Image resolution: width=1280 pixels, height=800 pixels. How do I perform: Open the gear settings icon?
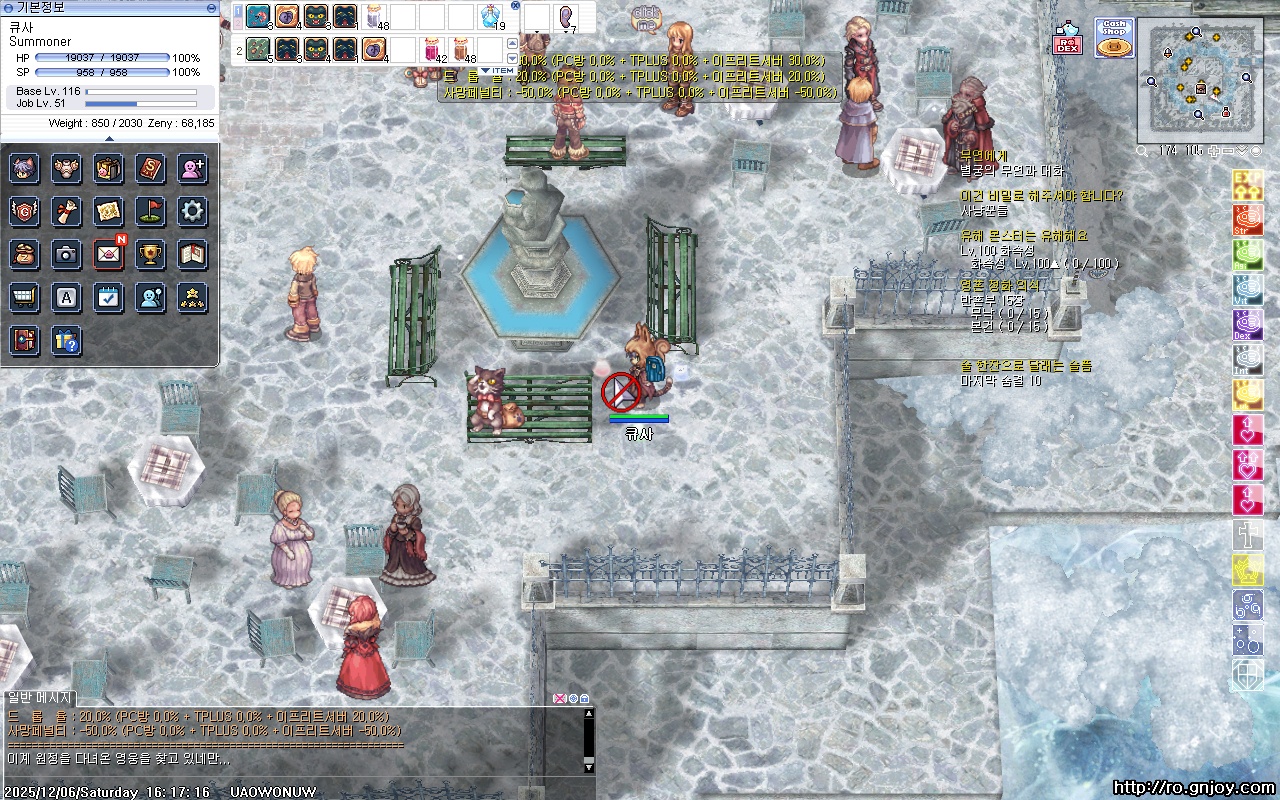[193, 211]
